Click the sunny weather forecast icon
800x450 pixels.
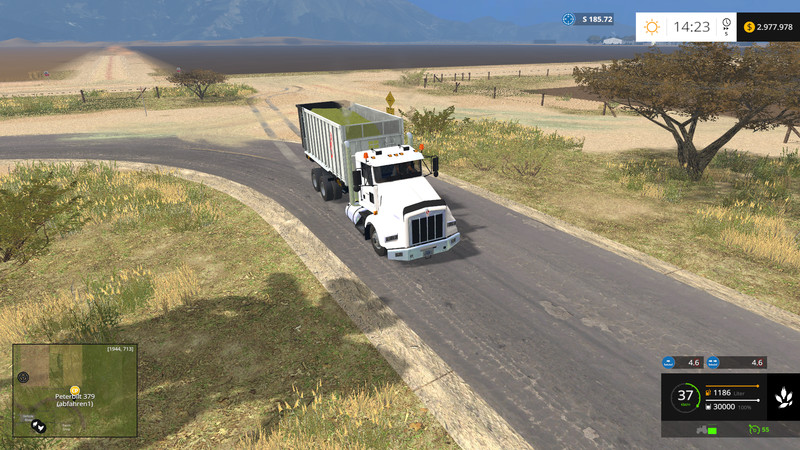click(652, 27)
